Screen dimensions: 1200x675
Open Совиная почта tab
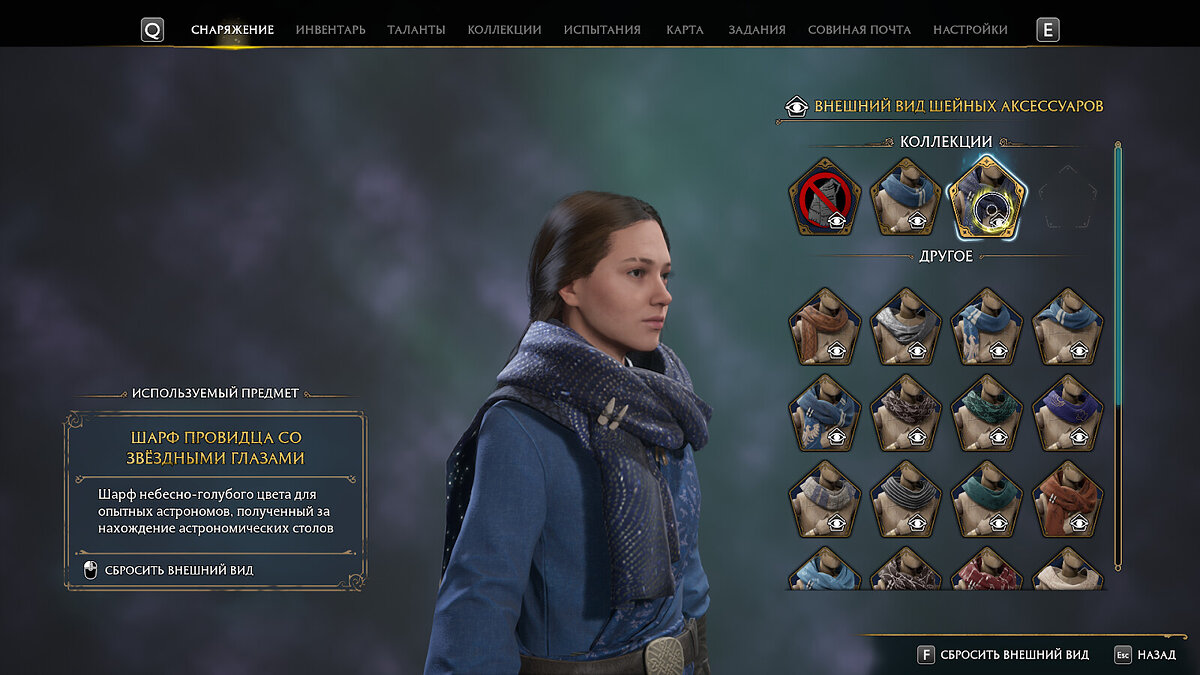tap(859, 30)
